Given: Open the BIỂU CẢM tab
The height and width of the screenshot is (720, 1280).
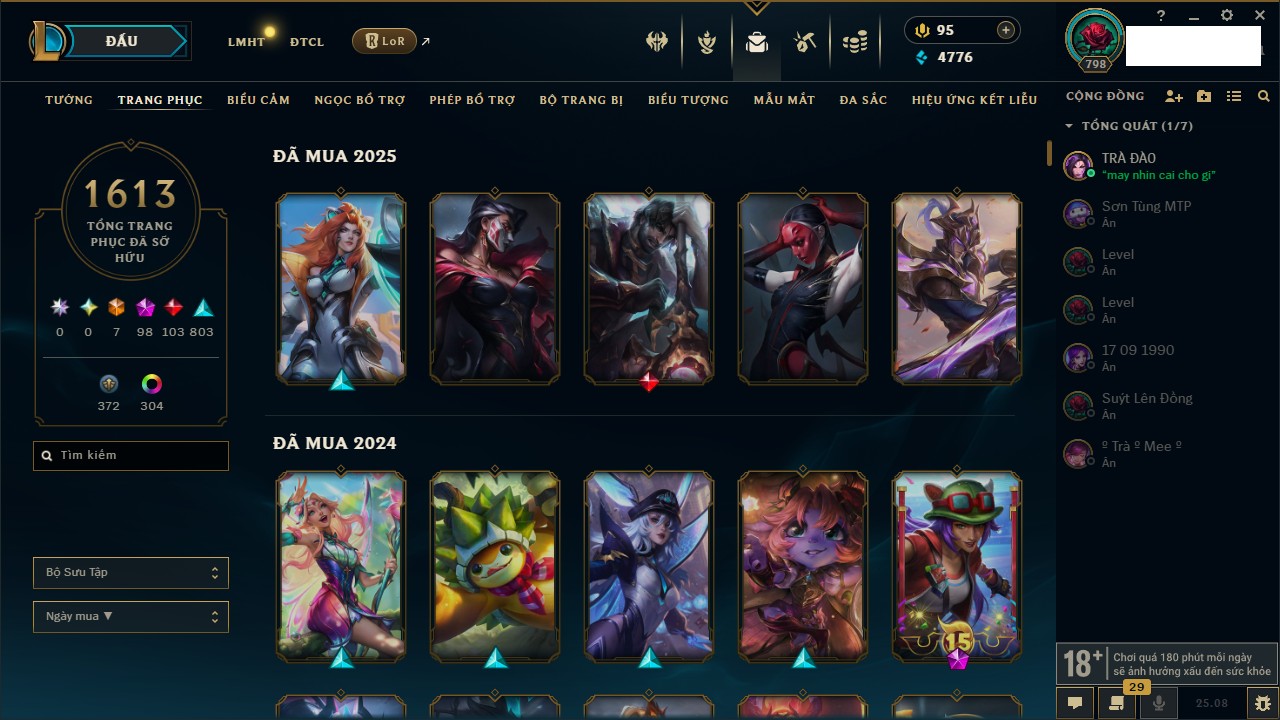Looking at the screenshot, I should pos(258,100).
